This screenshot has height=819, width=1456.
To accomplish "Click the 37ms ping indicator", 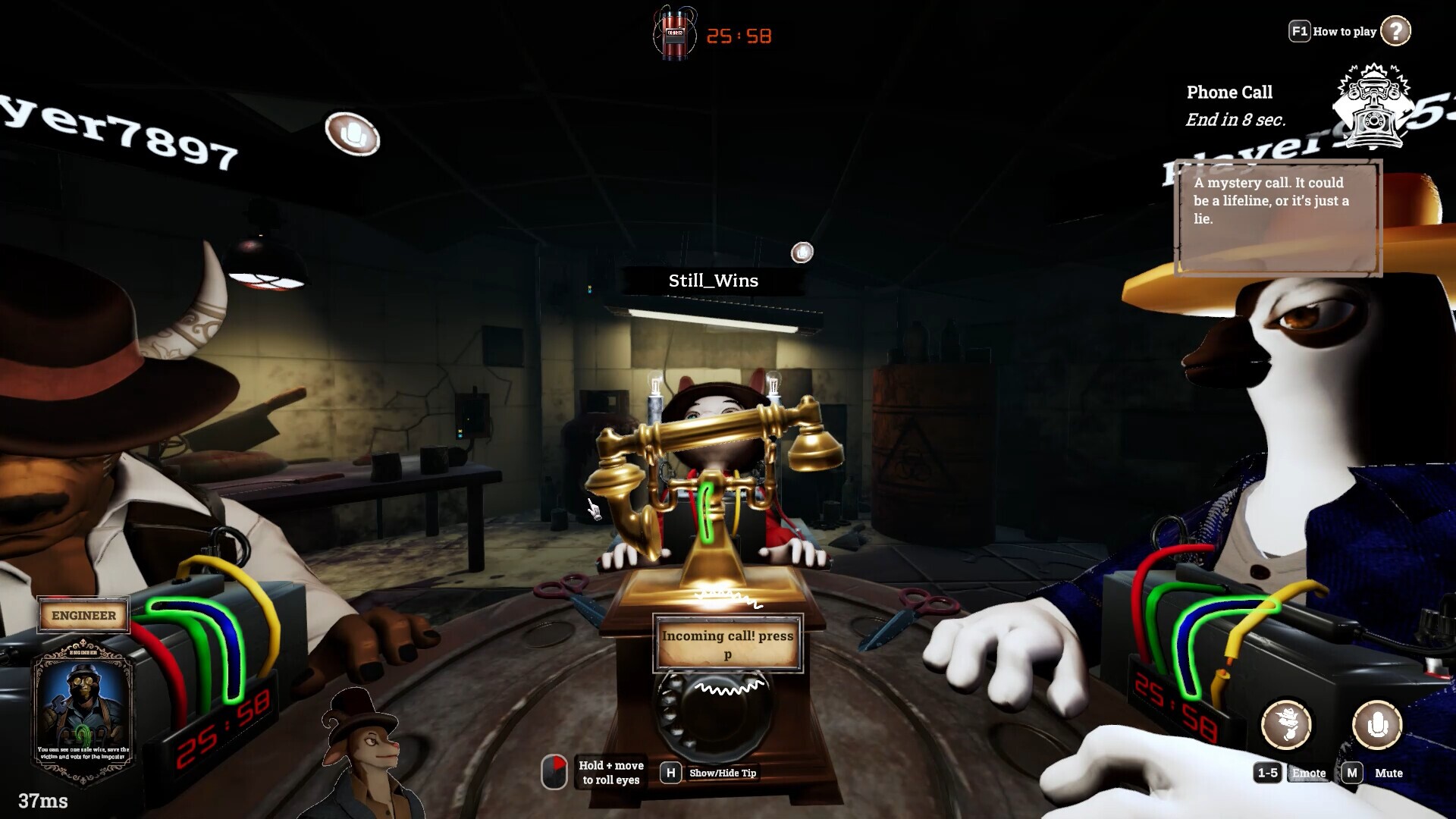I will 42,801.
